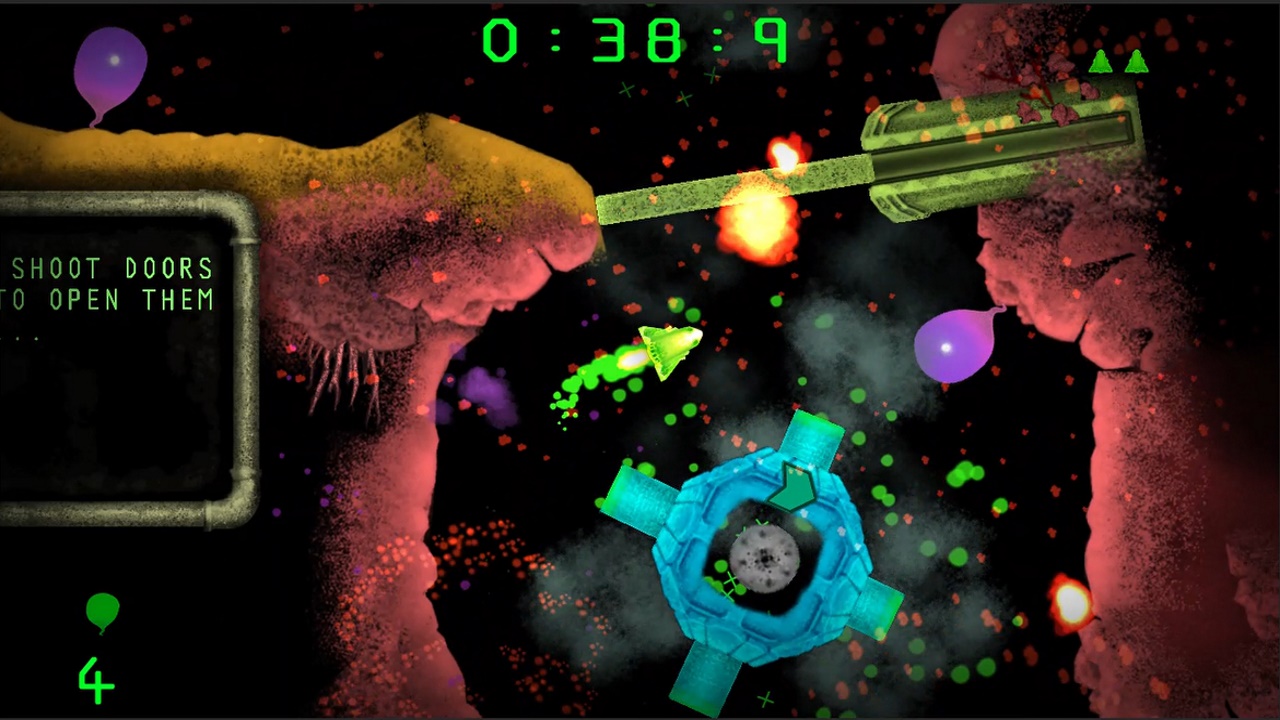Select the purple balloon in the top left
Screen dimensions: 1280x720
pyautogui.click(x=112, y=62)
